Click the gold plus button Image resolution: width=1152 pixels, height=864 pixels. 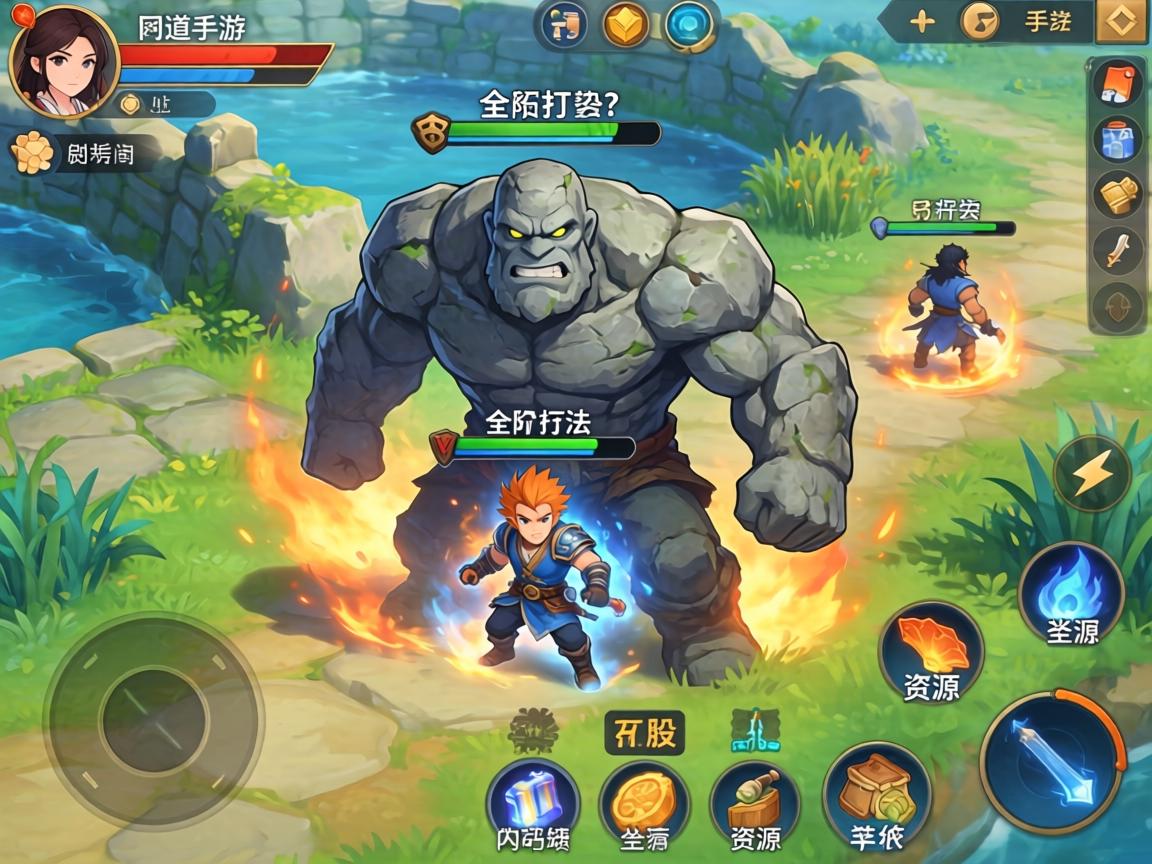coord(921,21)
